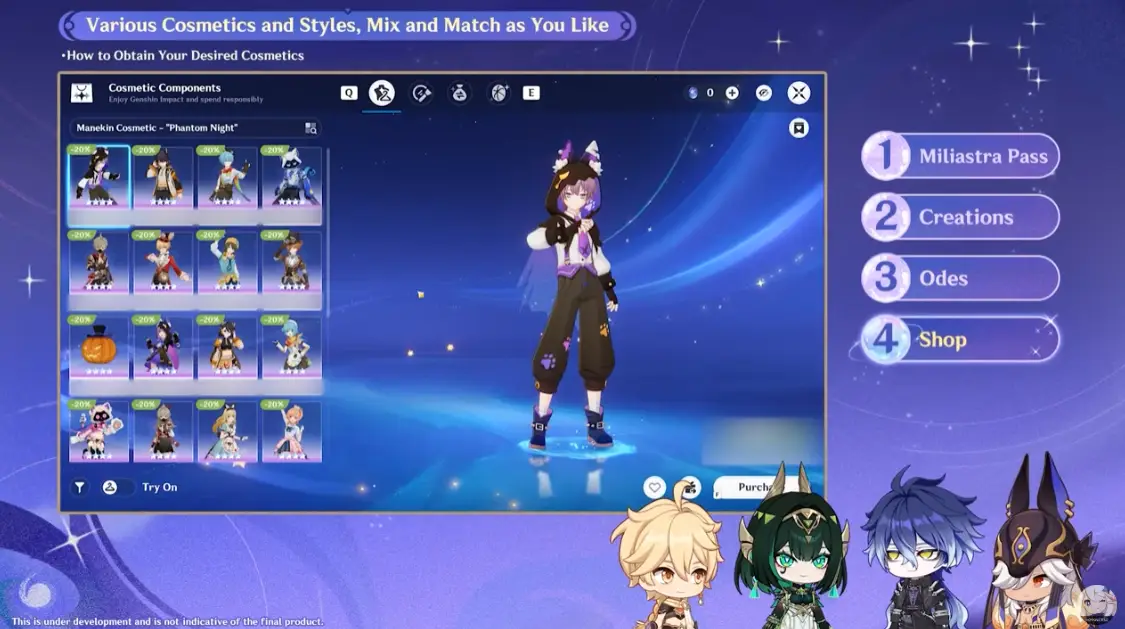Pick the white cat mascot outfit

99,431
